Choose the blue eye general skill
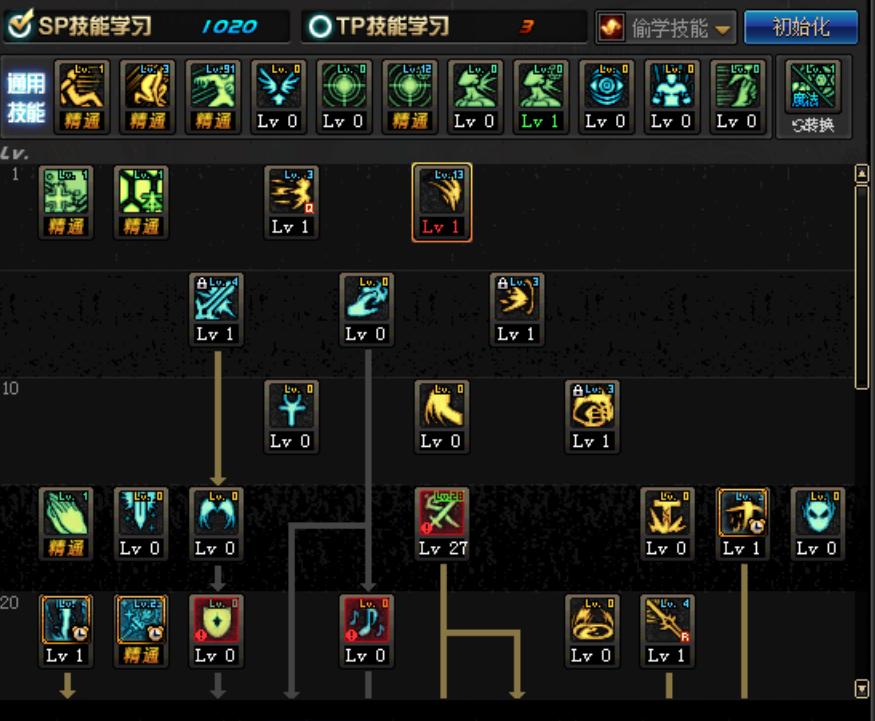 coord(605,88)
